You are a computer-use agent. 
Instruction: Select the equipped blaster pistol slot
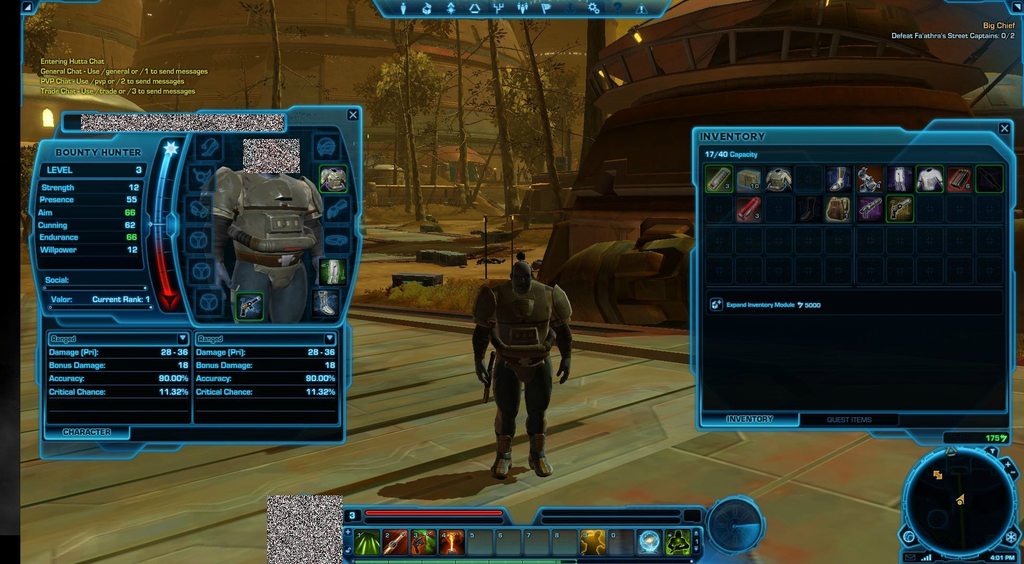tap(248, 305)
